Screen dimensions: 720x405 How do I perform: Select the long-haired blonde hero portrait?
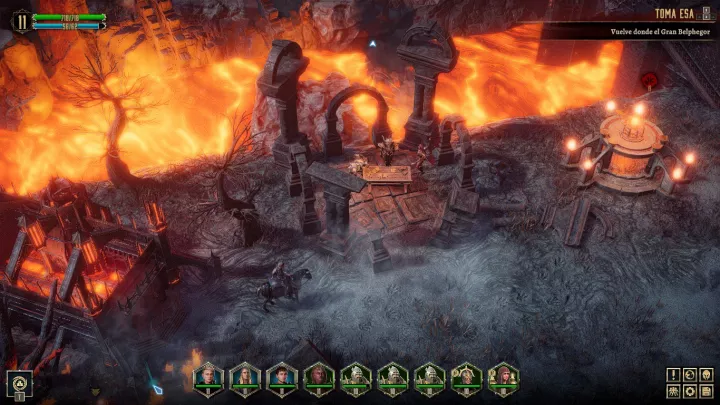click(245, 376)
